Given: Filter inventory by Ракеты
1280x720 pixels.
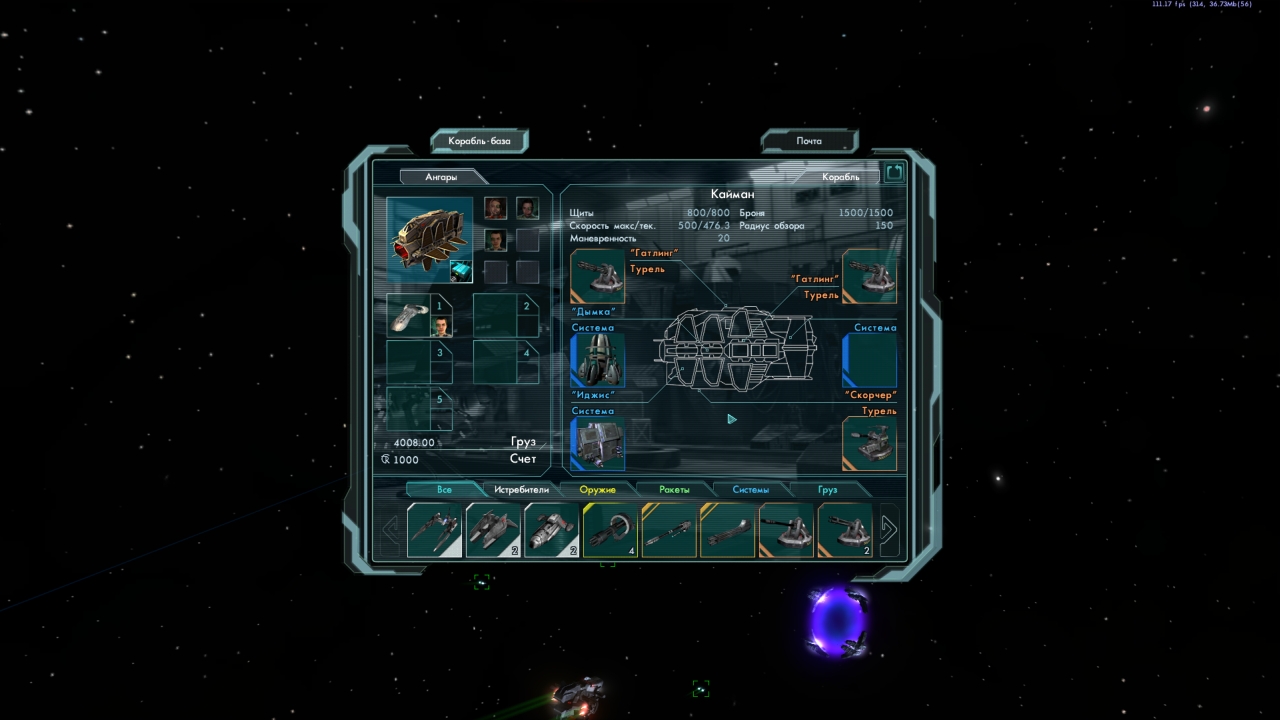Looking at the screenshot, I should point(675,490).
